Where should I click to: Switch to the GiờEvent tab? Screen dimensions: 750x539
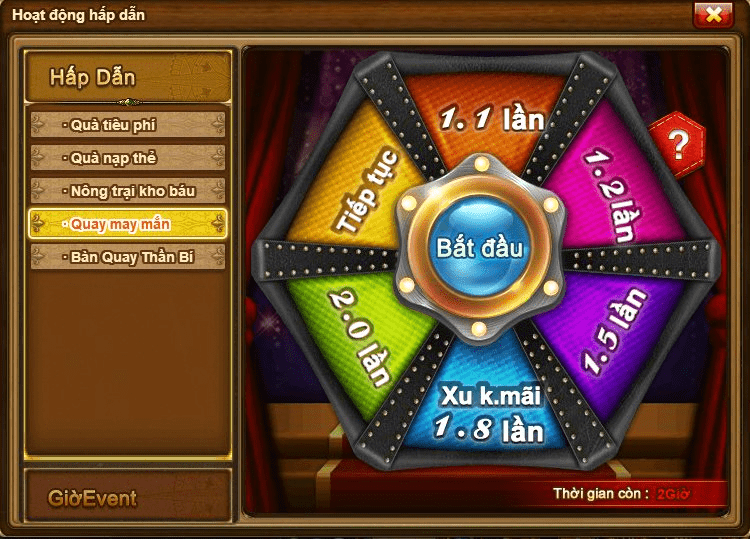[x=128, y=497]
